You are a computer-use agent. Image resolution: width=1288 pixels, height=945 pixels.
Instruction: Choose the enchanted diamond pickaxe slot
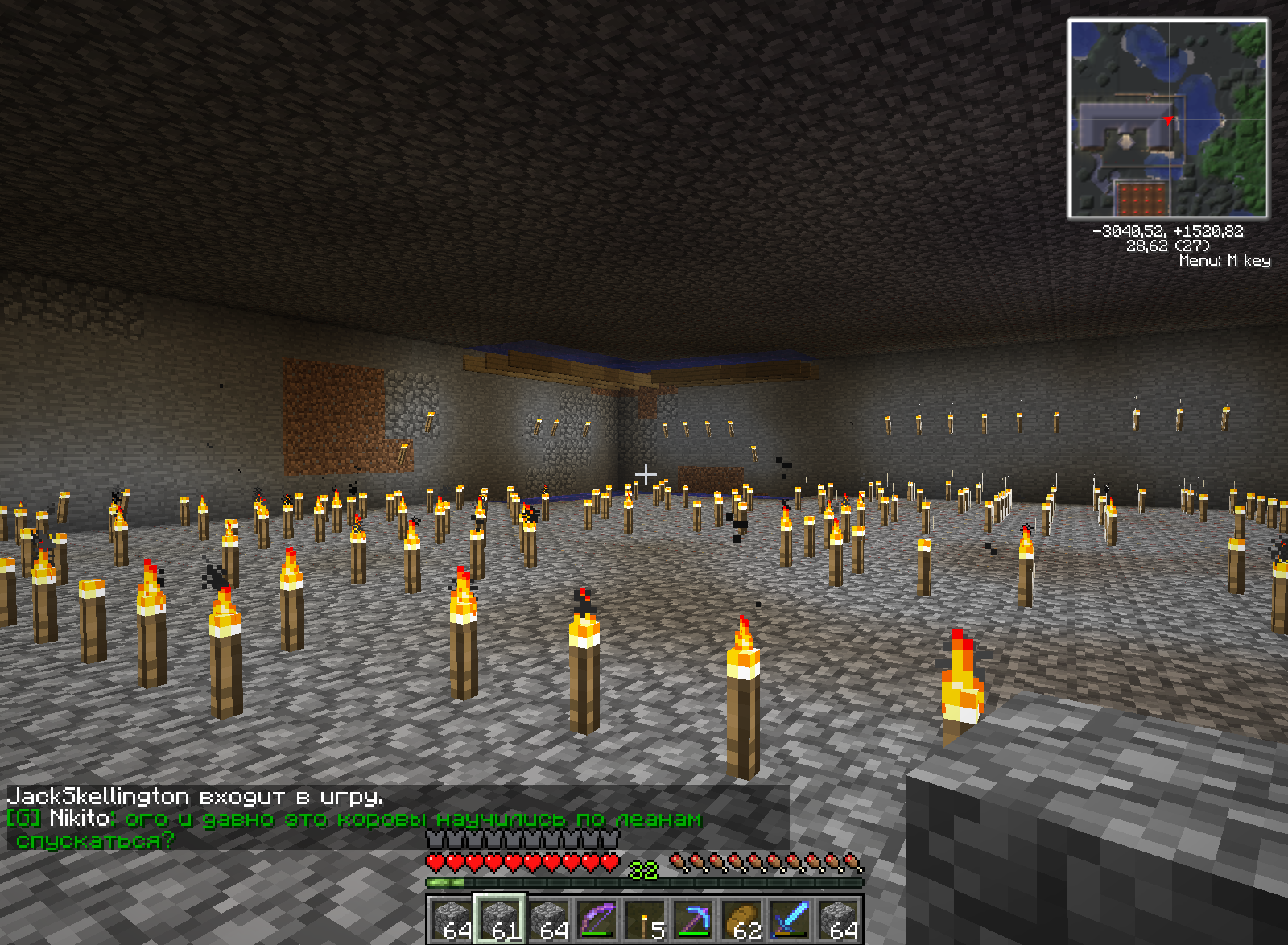point(693,919)
